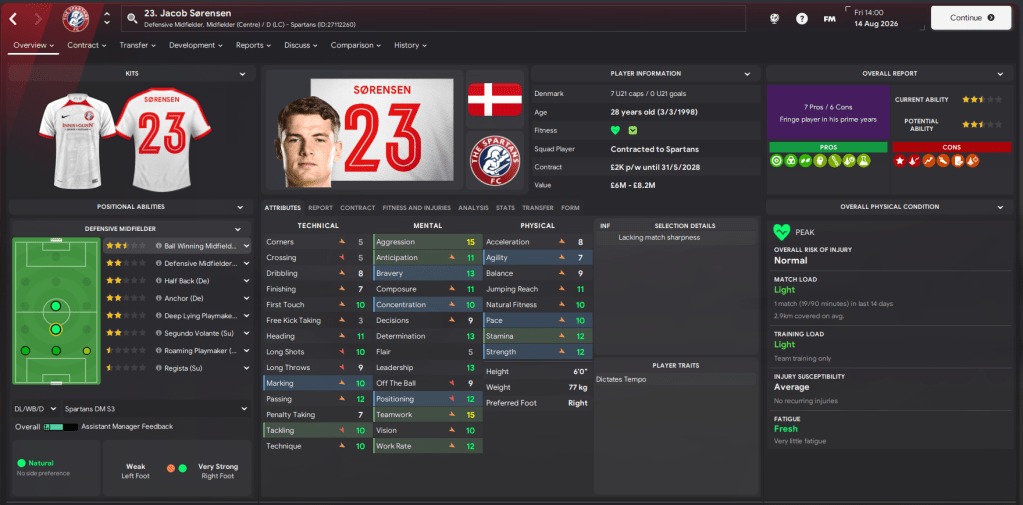Open the Spartans DM S3 dropdown

pos(243,408)
